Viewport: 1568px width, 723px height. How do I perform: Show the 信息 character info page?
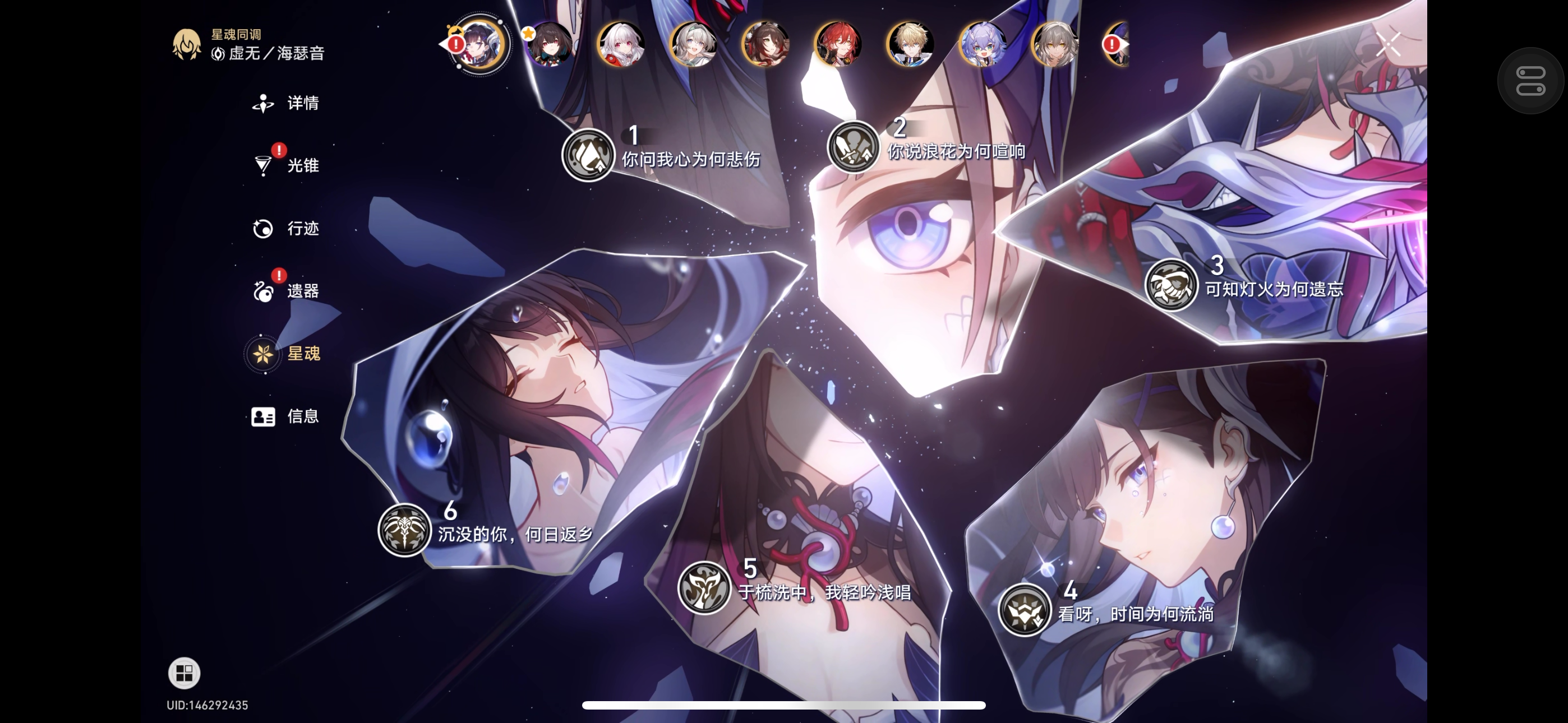pos(287,416)
